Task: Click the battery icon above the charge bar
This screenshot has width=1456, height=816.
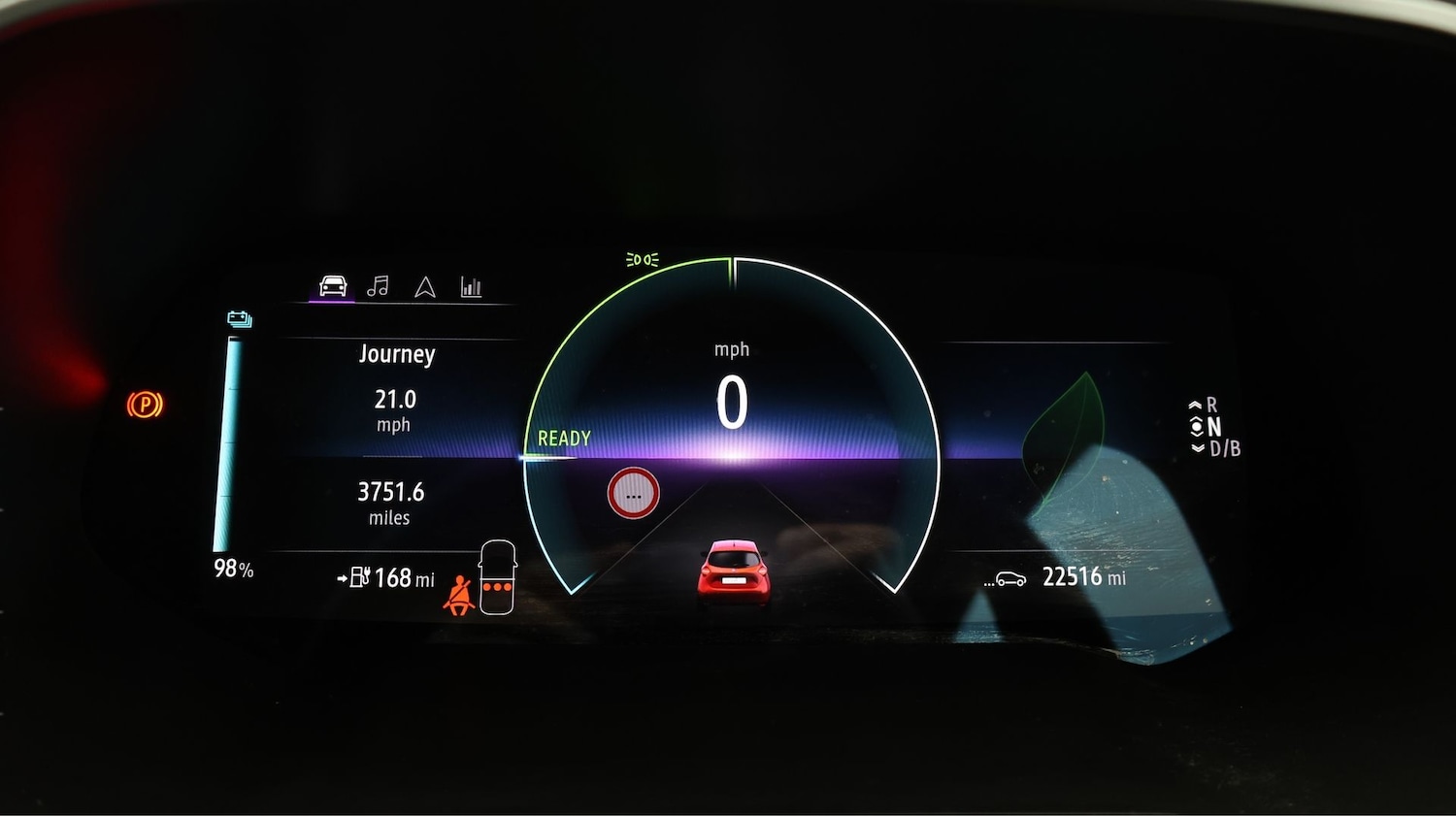Action: click(x=239, y=319)
